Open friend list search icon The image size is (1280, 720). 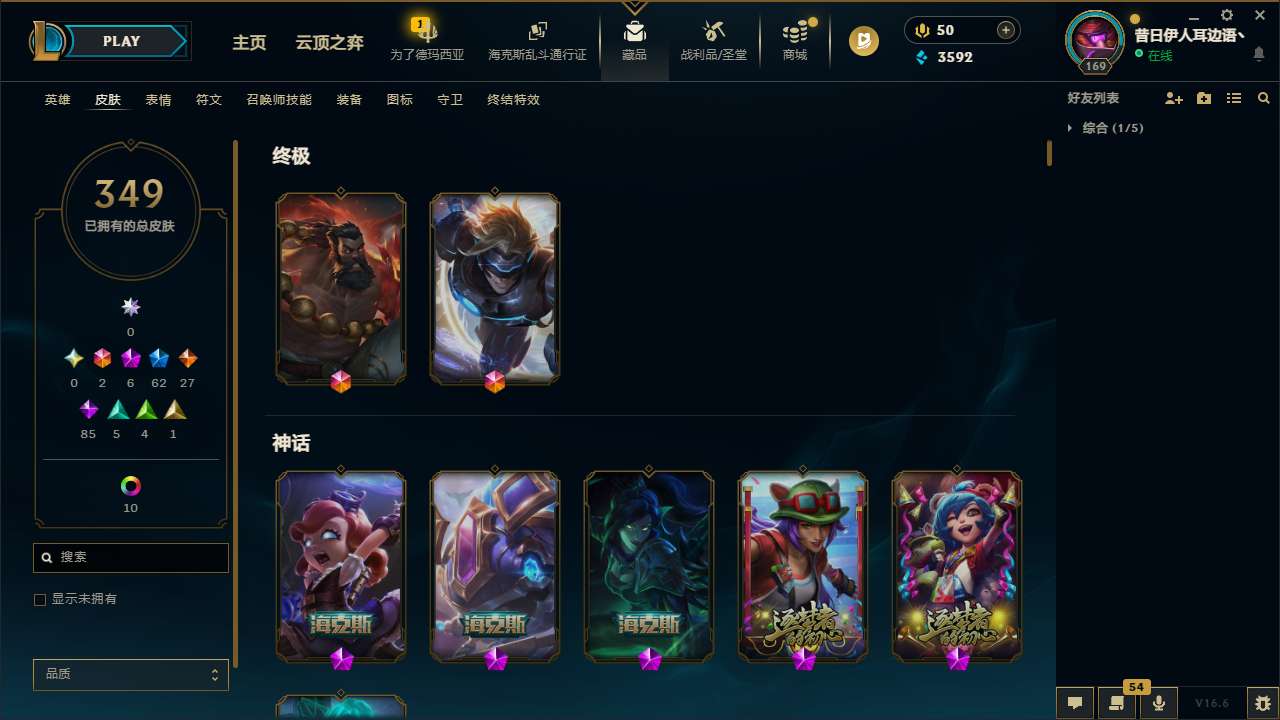[x=1264, y=98]
